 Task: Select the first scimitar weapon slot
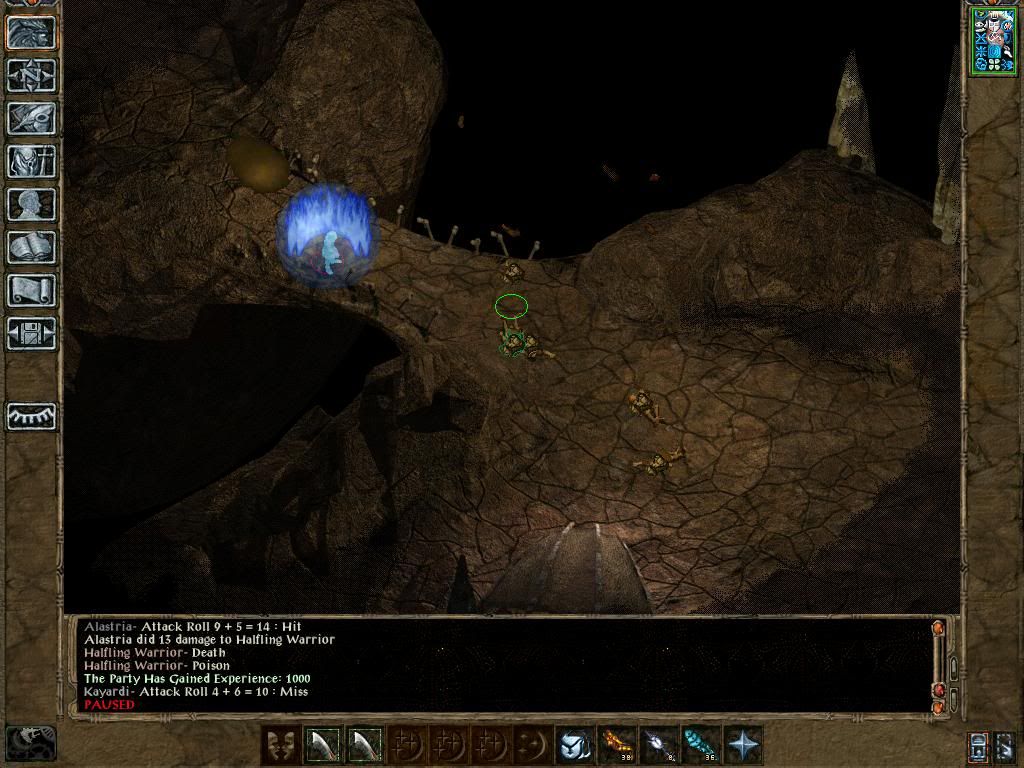(x=323, y=745)
